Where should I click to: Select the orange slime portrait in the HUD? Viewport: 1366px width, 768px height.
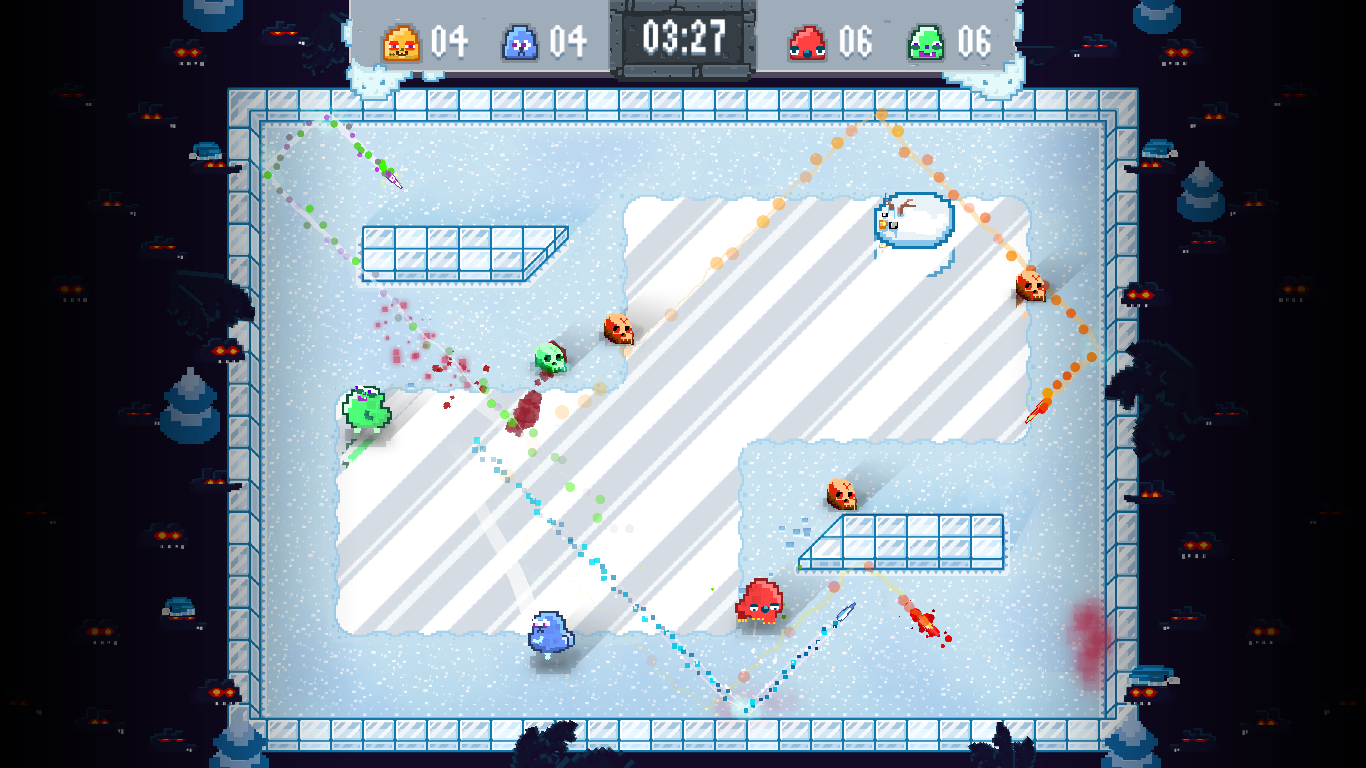(400, 41)
